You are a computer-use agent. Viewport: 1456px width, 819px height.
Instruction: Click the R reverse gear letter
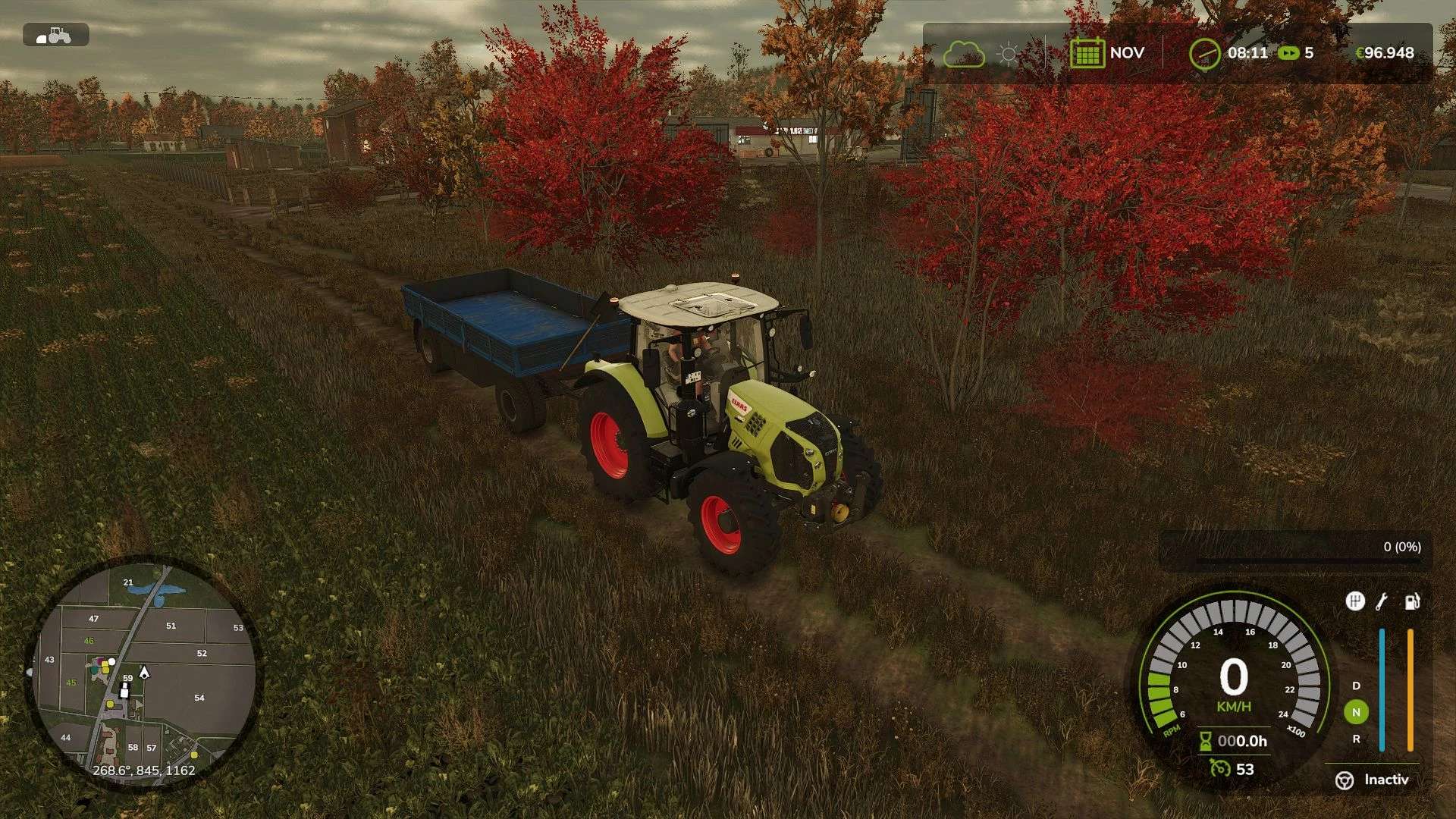1356,739
